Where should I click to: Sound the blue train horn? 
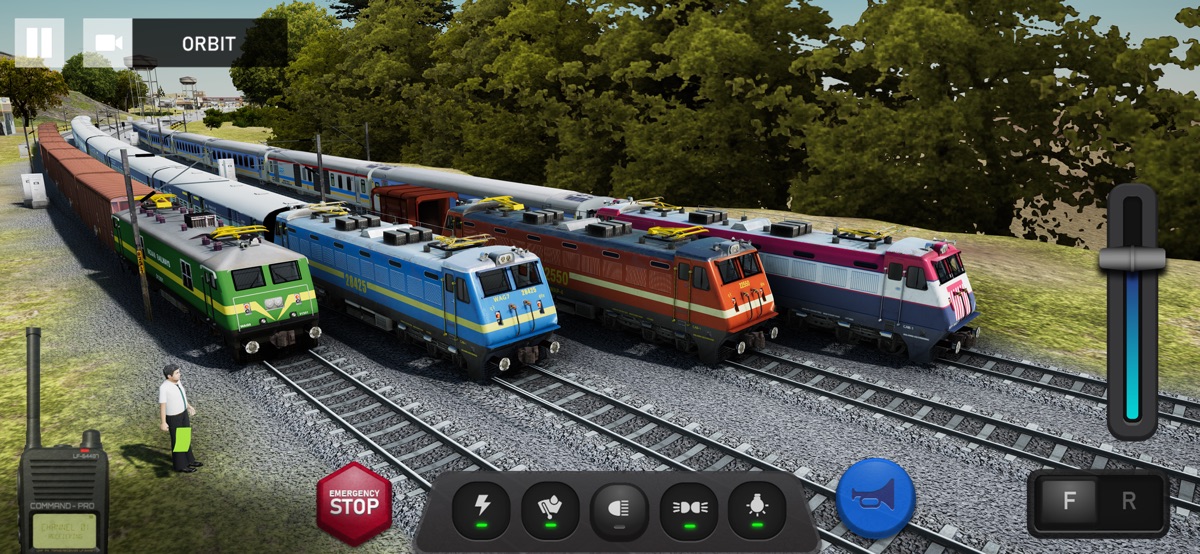coord(875,498)
